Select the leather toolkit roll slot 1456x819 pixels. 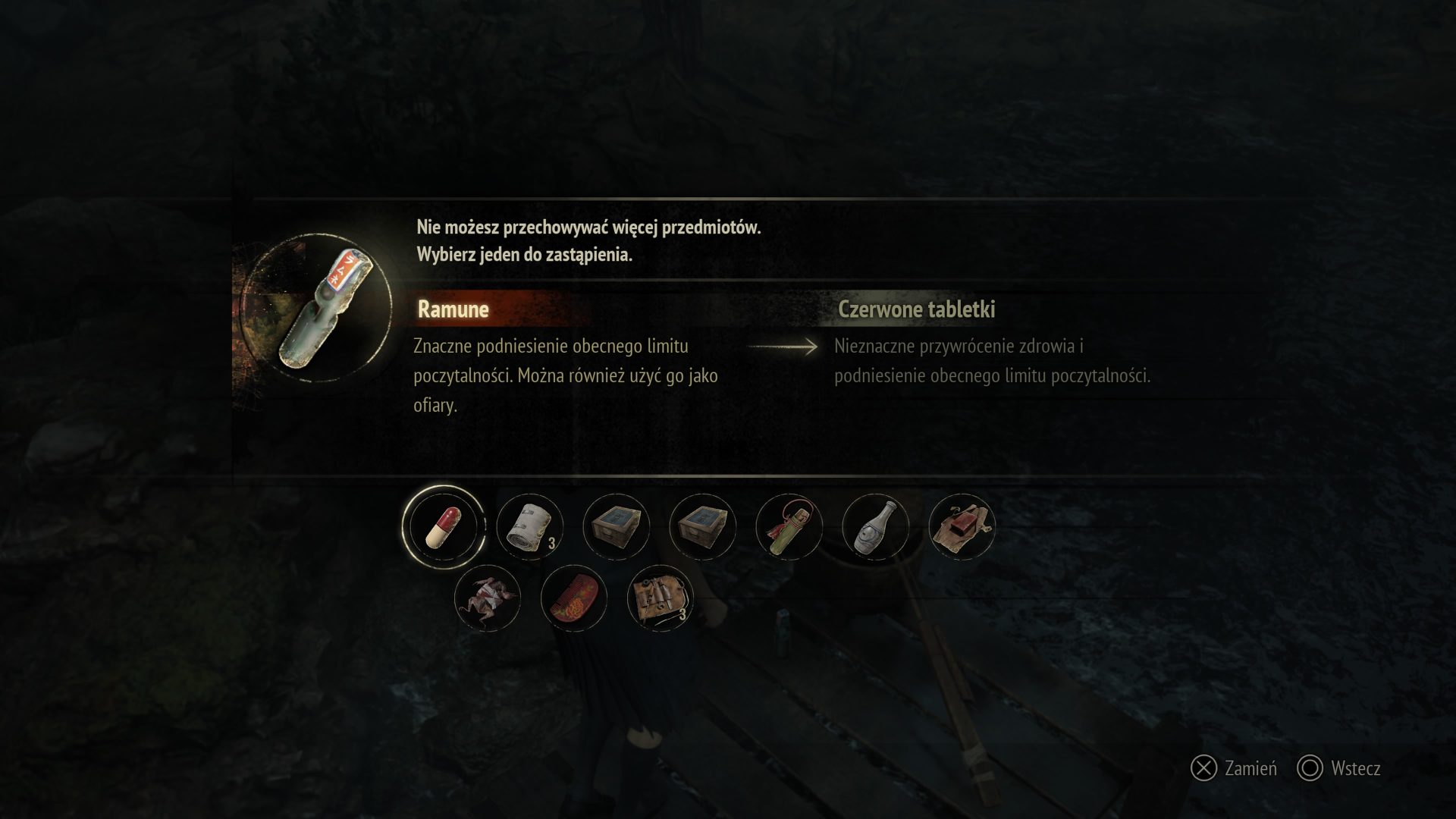point(660,598)
